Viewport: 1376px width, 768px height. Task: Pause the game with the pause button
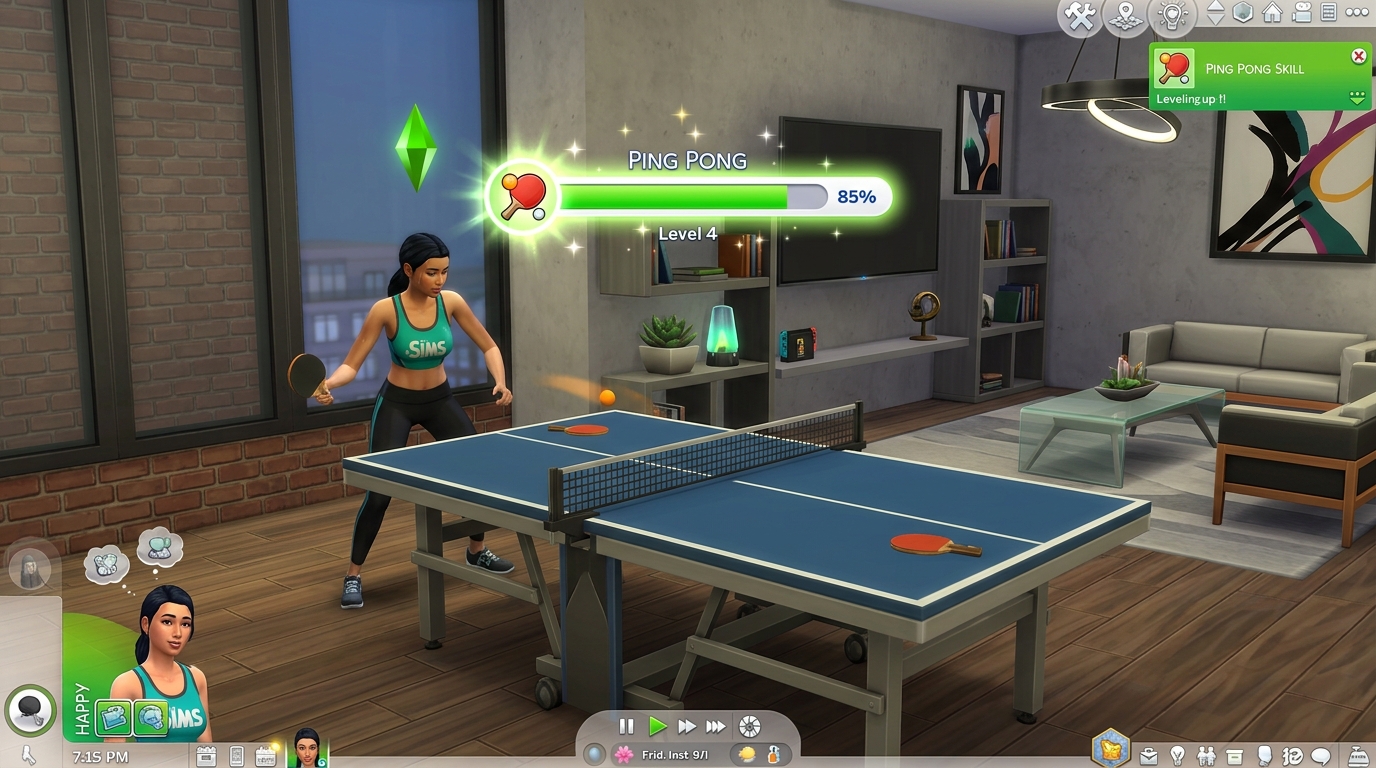tap(625, 728)
